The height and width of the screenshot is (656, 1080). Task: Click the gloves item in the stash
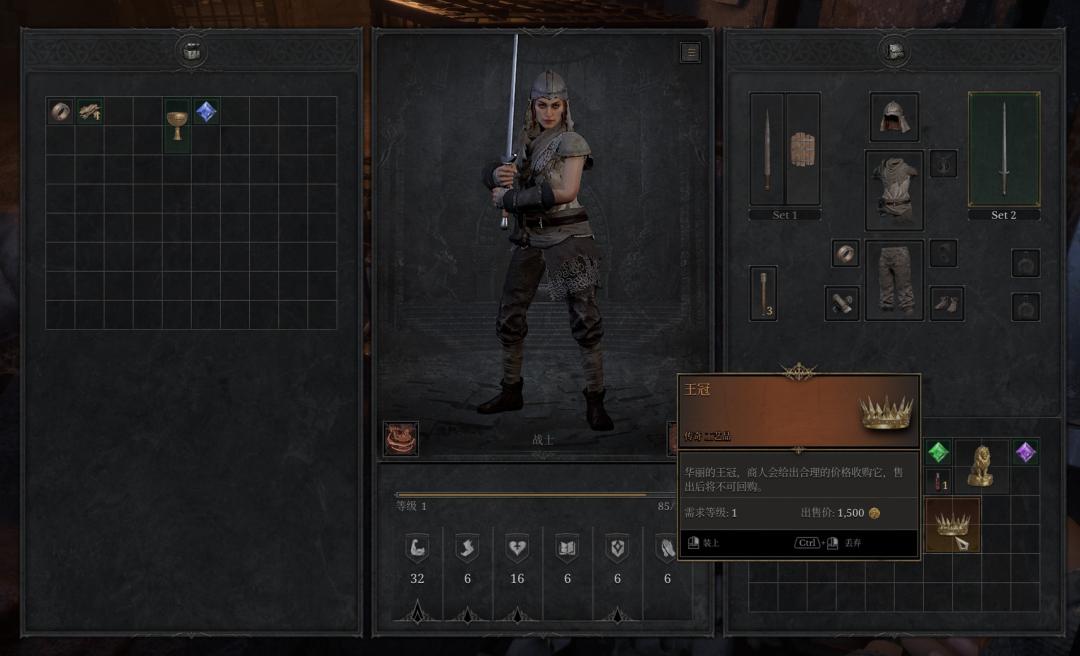pyautogui.click(x=90, y=111)
